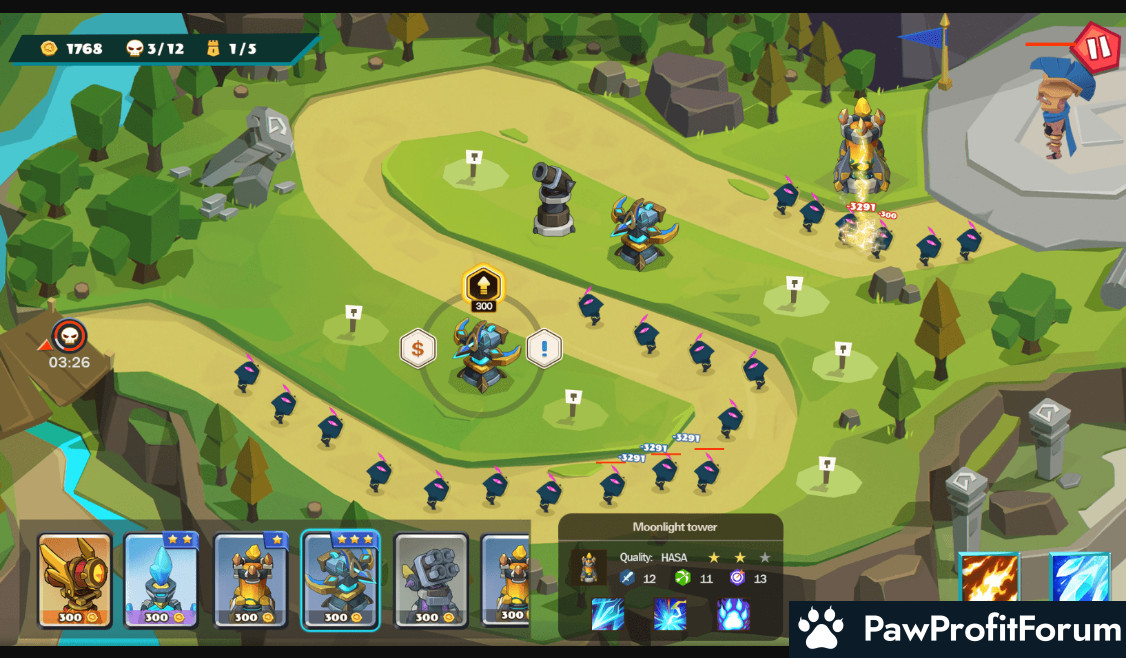View the lightning burst skill of Moonlight tower
Screen dimensions: 1126x658
point(670,614)
